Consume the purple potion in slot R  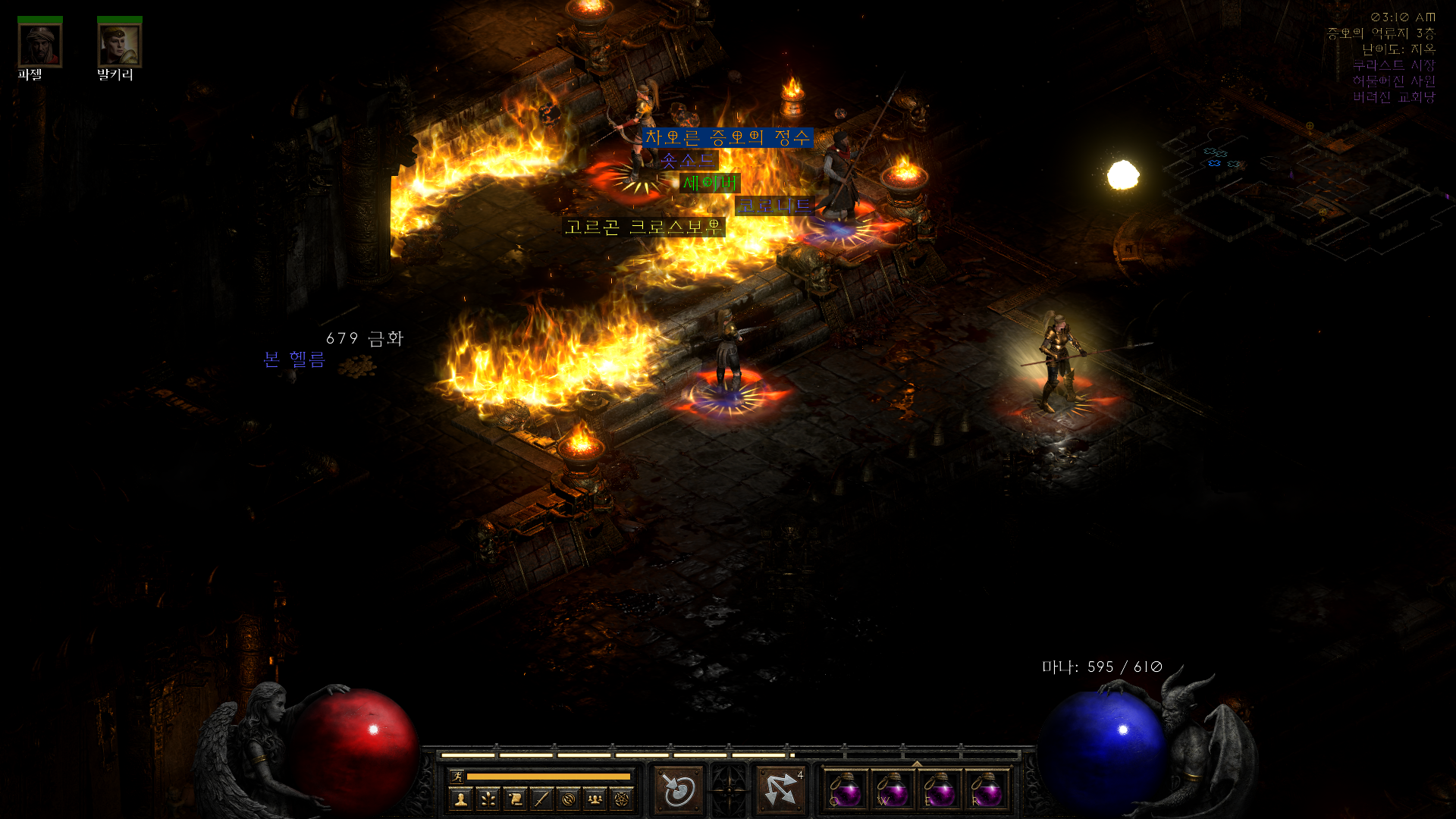click(x=986, y=790)
